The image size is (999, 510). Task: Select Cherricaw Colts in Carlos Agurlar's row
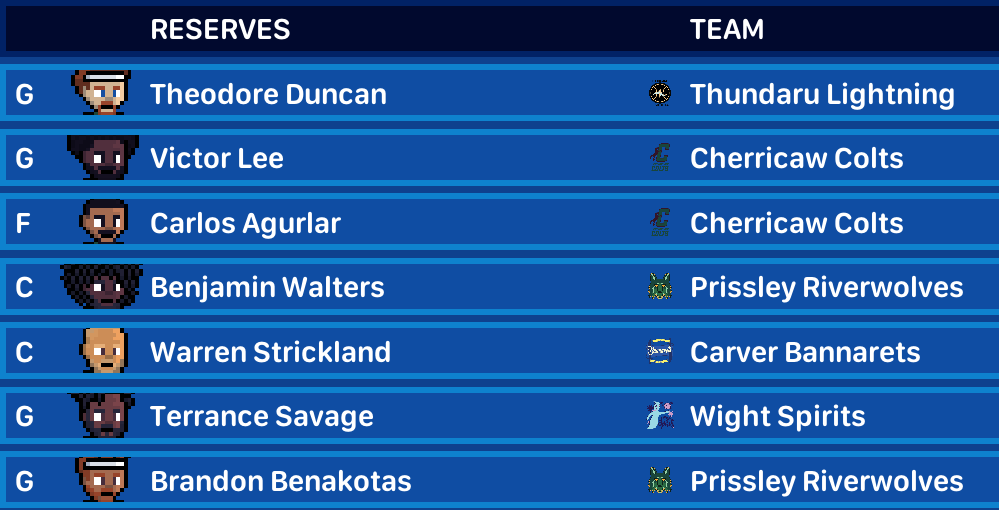click(x=796, y=223)
